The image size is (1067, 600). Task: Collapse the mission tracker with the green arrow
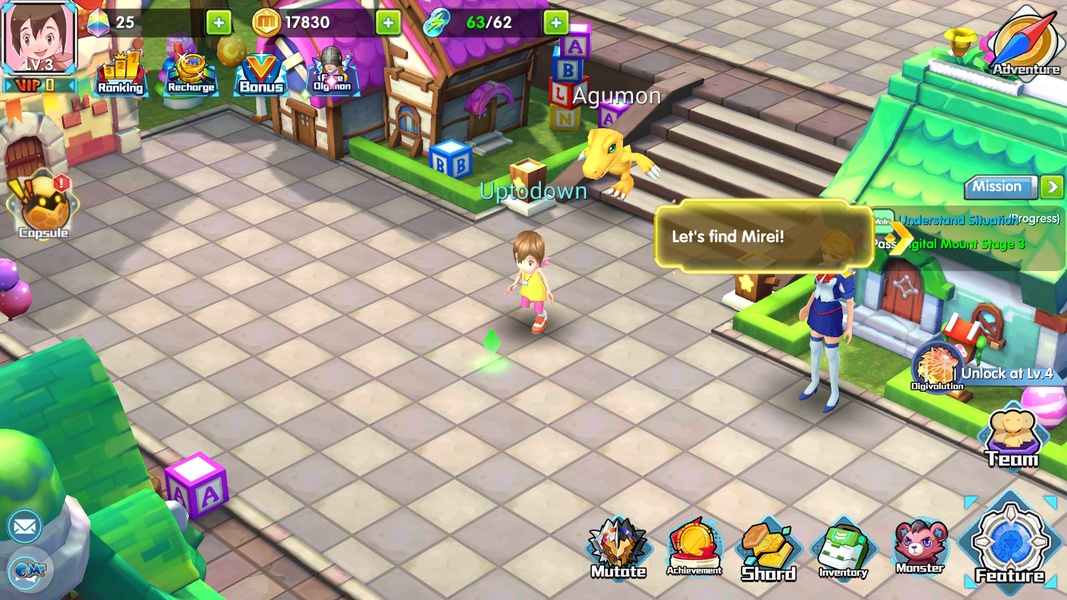(1051, 187)
